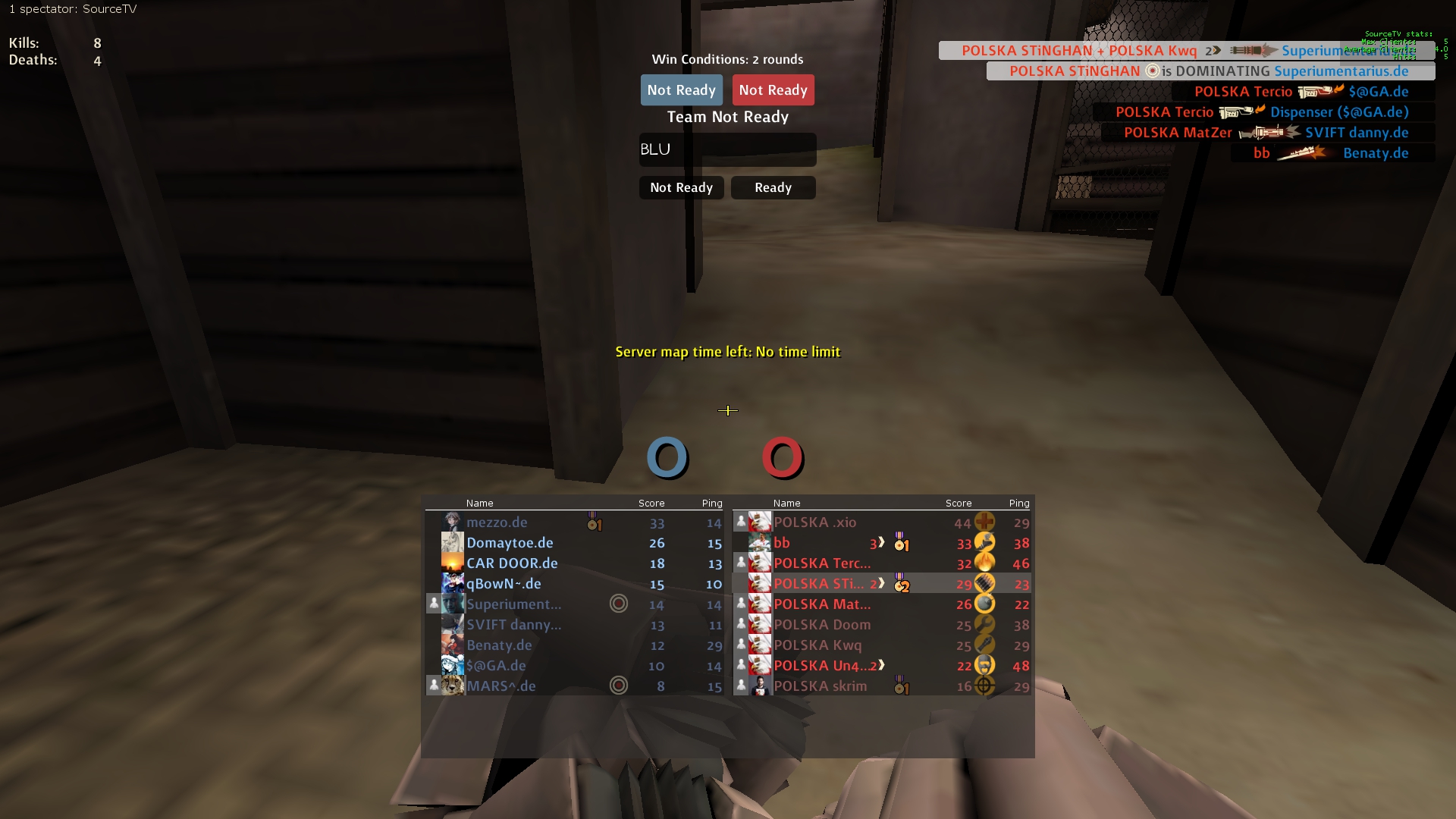Select the BLU team name field

click(727, 149)
